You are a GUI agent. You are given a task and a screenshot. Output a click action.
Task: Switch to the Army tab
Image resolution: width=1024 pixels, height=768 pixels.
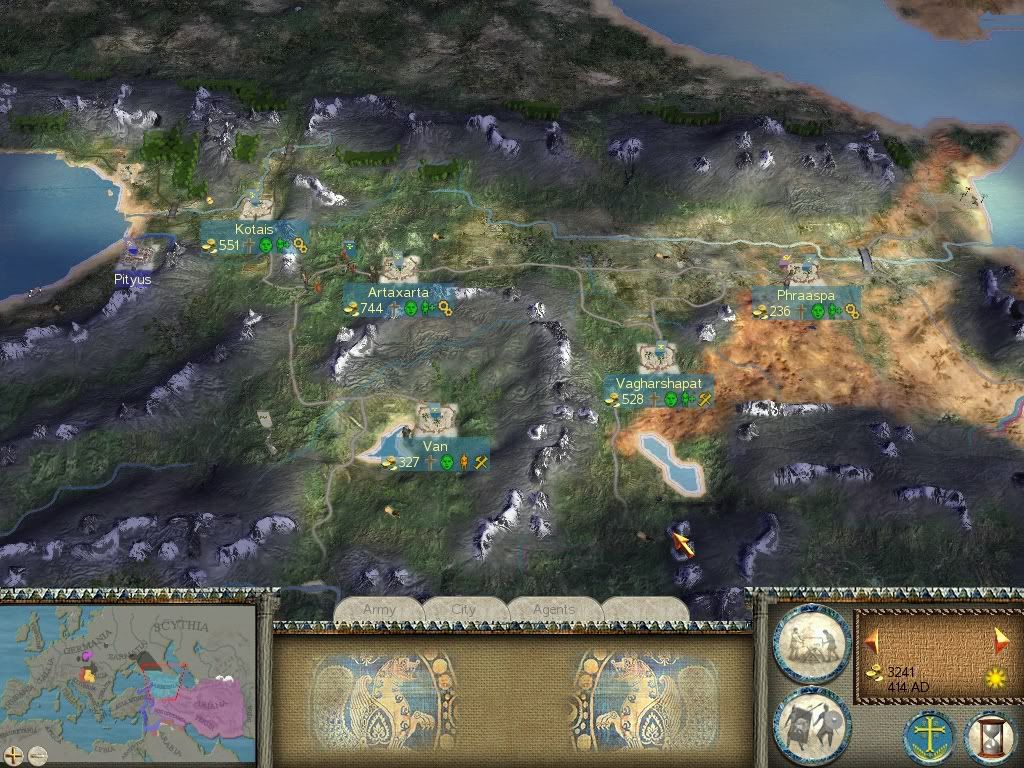pos(379,609)
